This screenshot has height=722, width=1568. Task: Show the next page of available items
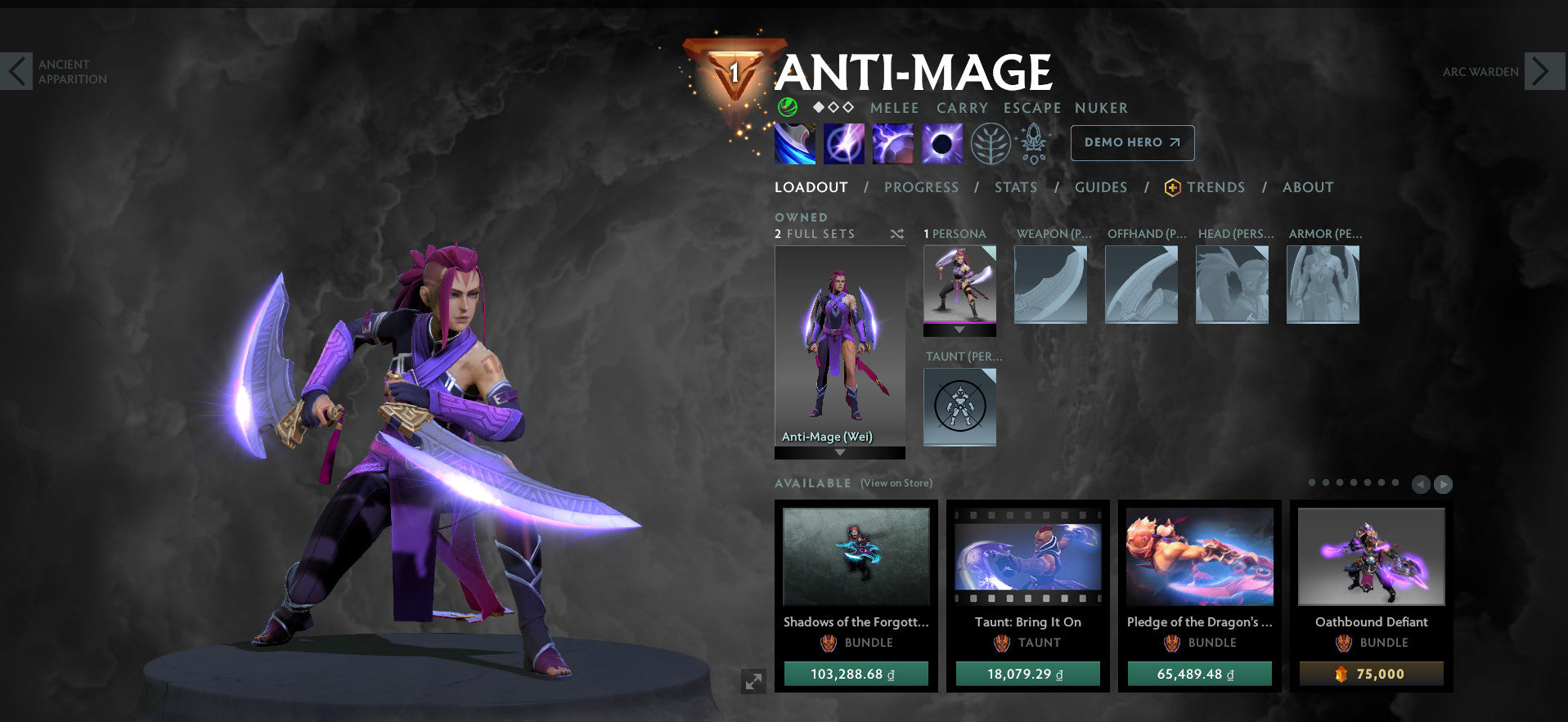click(x=1444, y=484)
